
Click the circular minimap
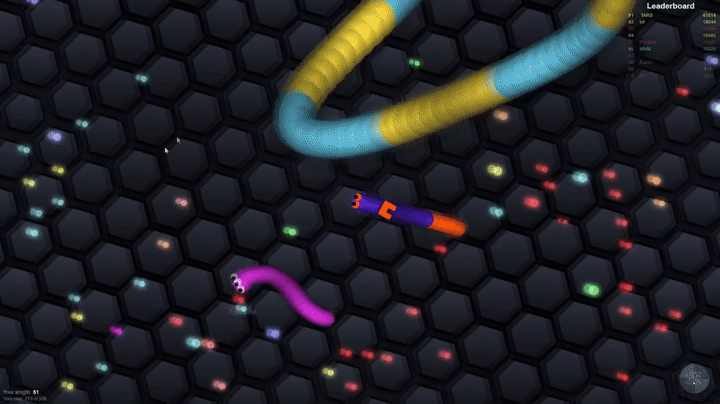click(x=694, y=379)
